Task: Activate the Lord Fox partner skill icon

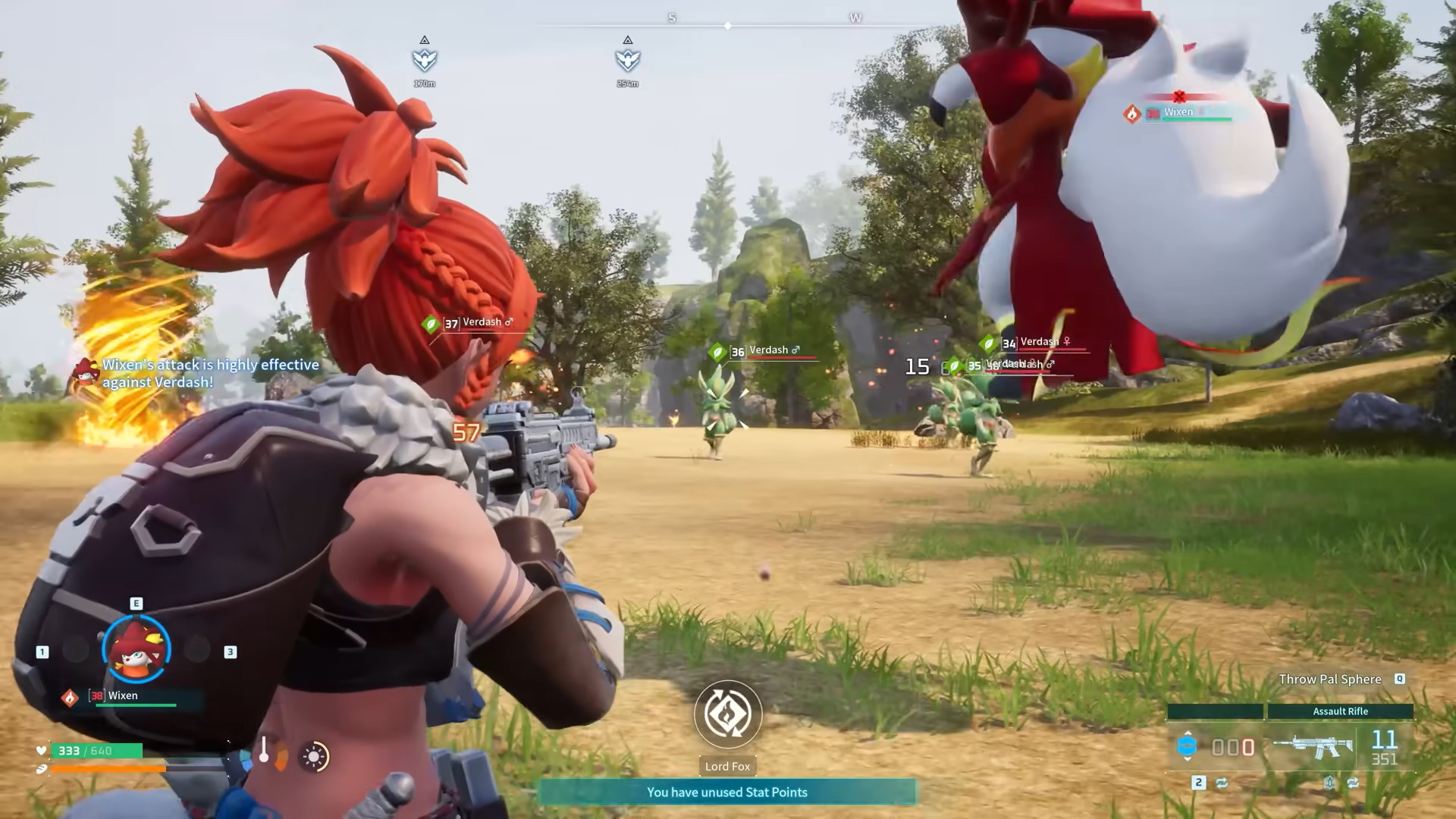Action: point(727,714)
